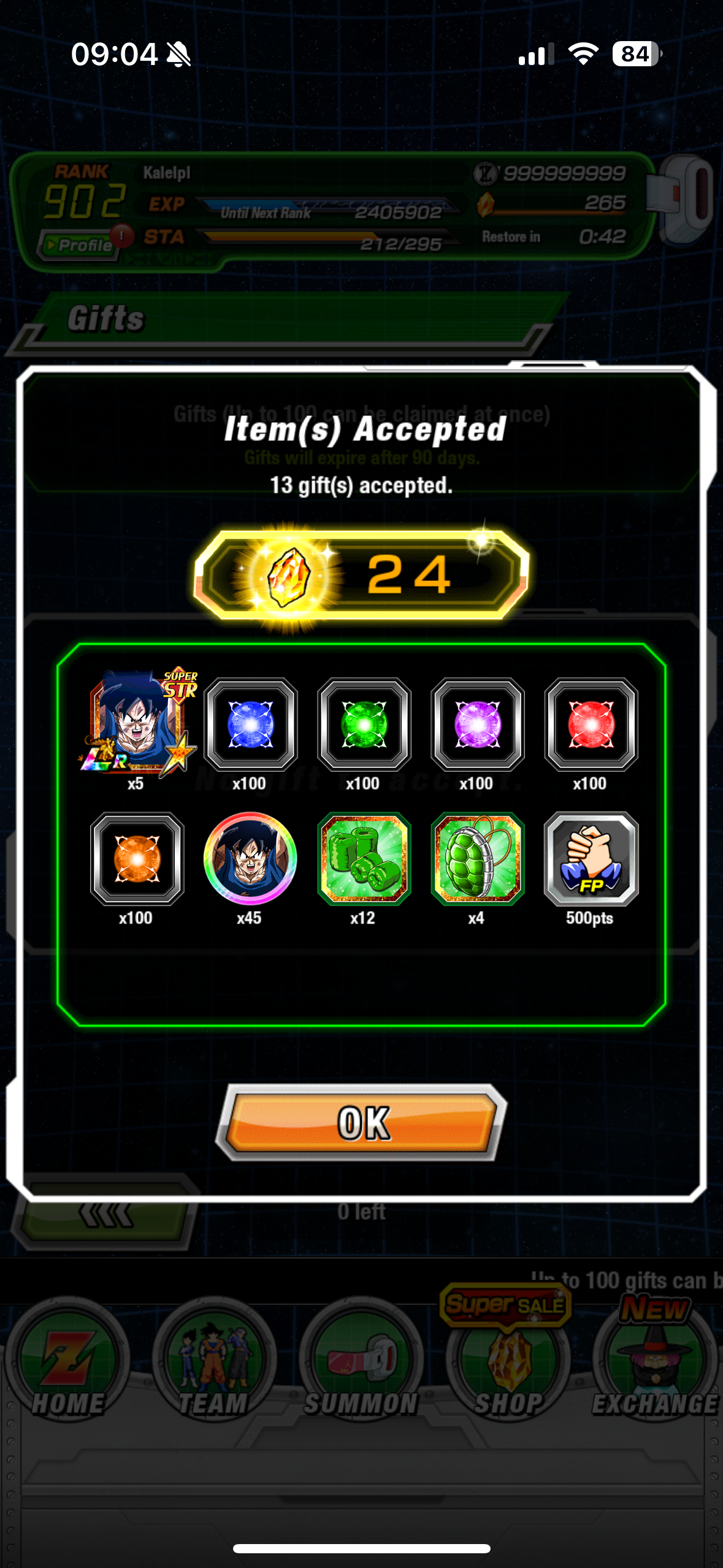Tap the blue orb reward item
The height and width of the screenshot is (1568, 723).
pyautogui.click(x=250, y=724)
